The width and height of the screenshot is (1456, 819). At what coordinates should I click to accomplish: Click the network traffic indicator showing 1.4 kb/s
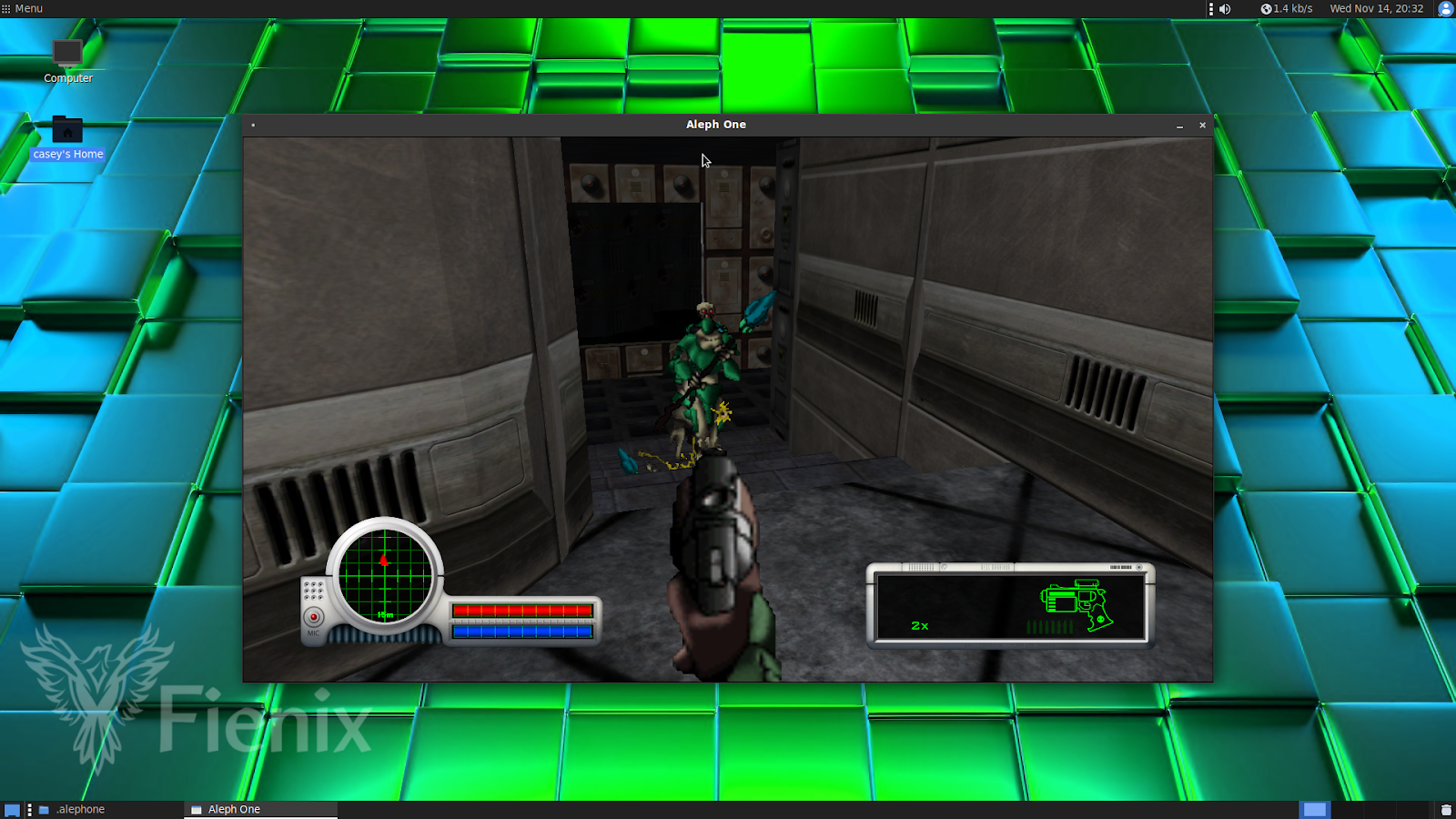[1288, 9]
